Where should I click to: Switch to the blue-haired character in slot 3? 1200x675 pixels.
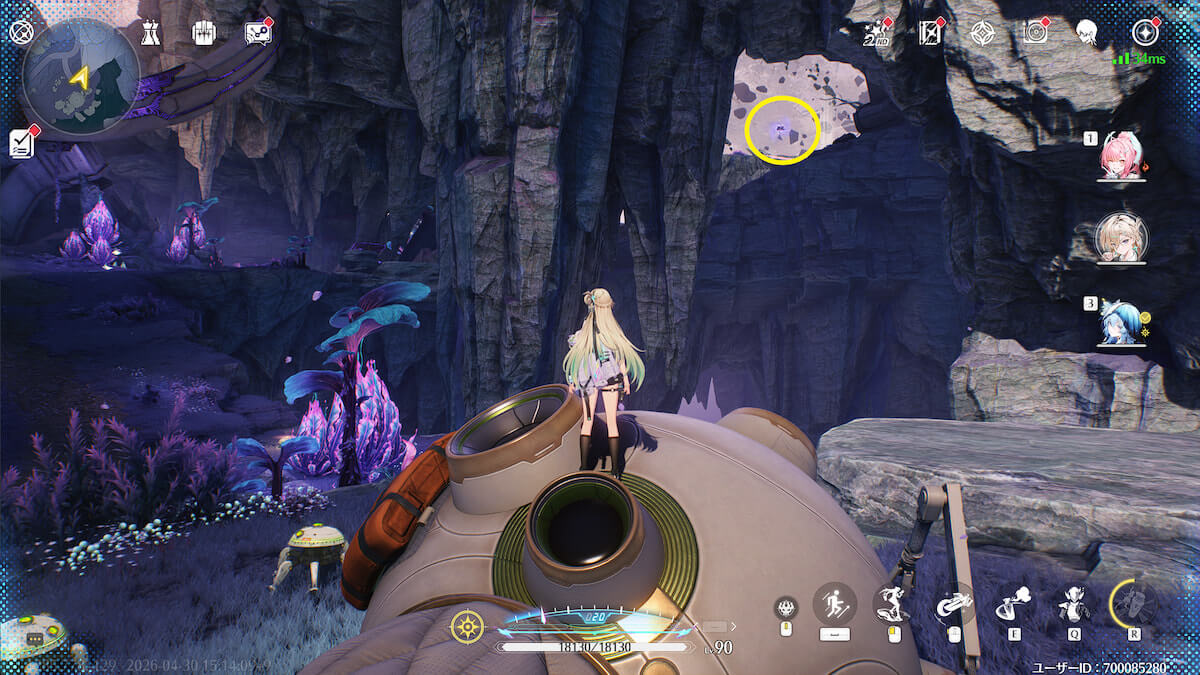[1121, 322]
